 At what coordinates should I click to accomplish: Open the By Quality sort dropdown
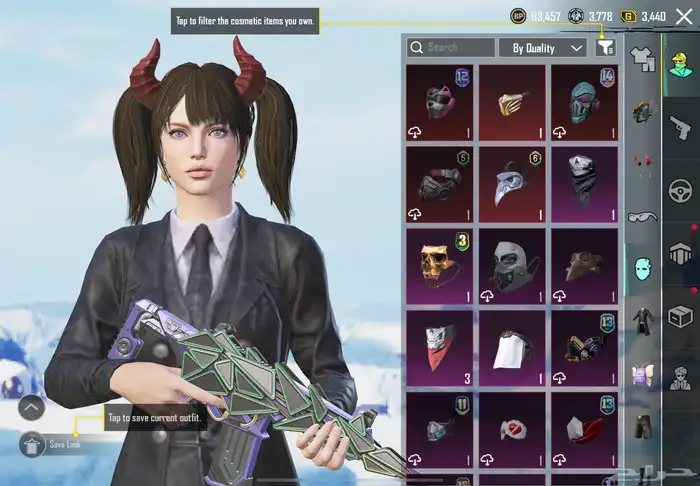[x=542, y=47]
